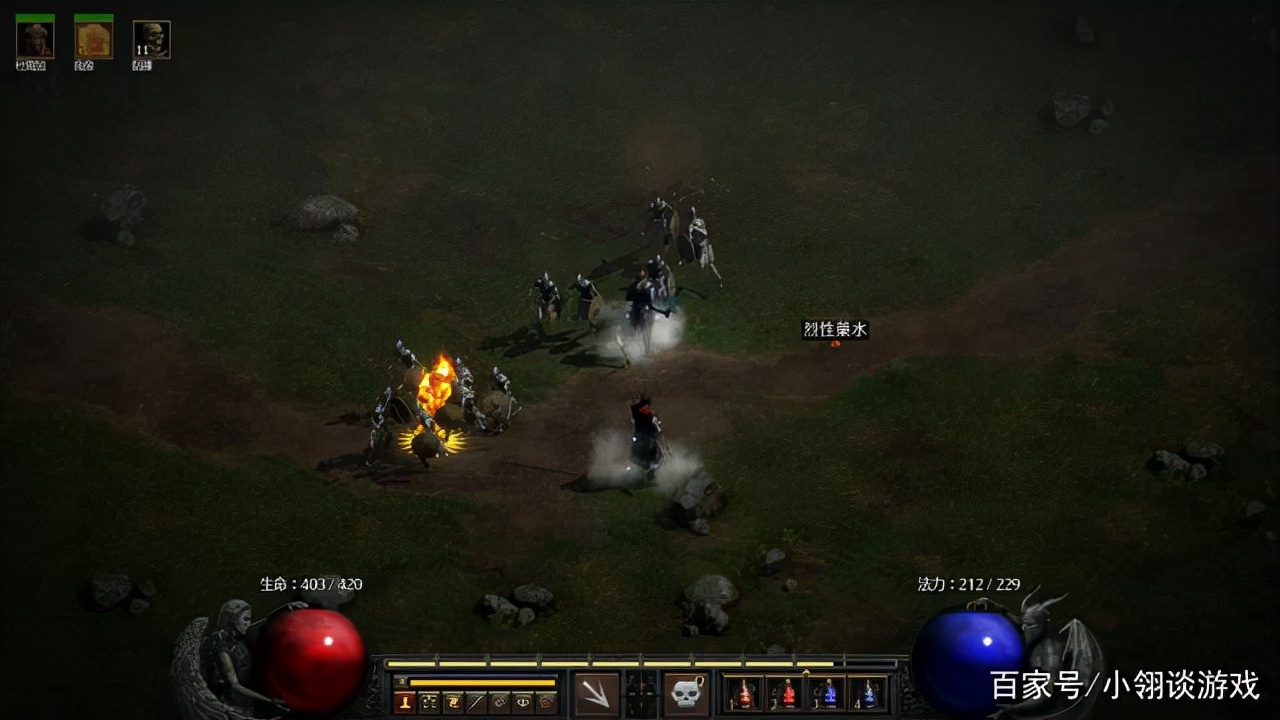Click the diagonal blade icon in mini panel
Screen dimensions: 1280x720
tap(476, 702)
